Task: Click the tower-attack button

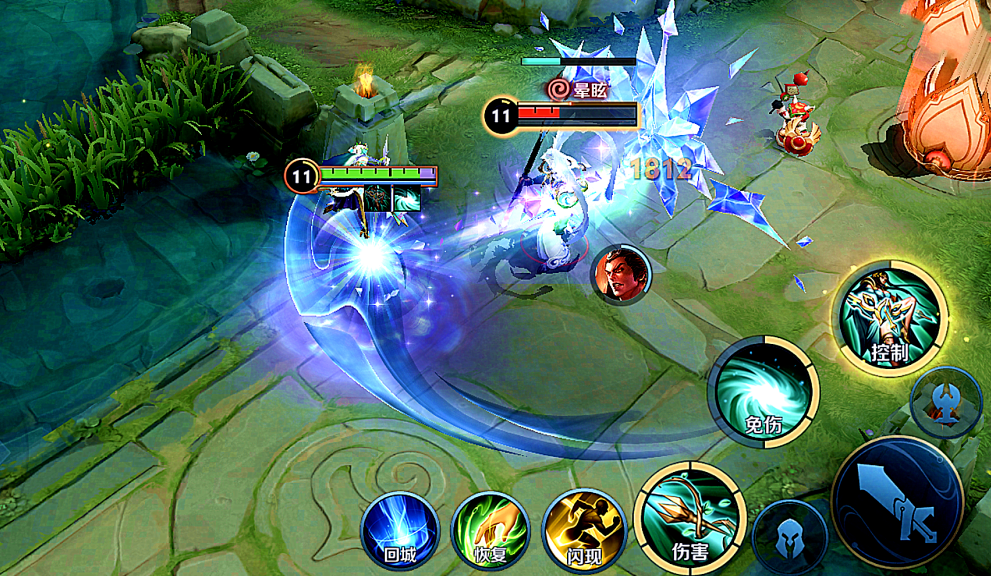Action: coord(945,401)
